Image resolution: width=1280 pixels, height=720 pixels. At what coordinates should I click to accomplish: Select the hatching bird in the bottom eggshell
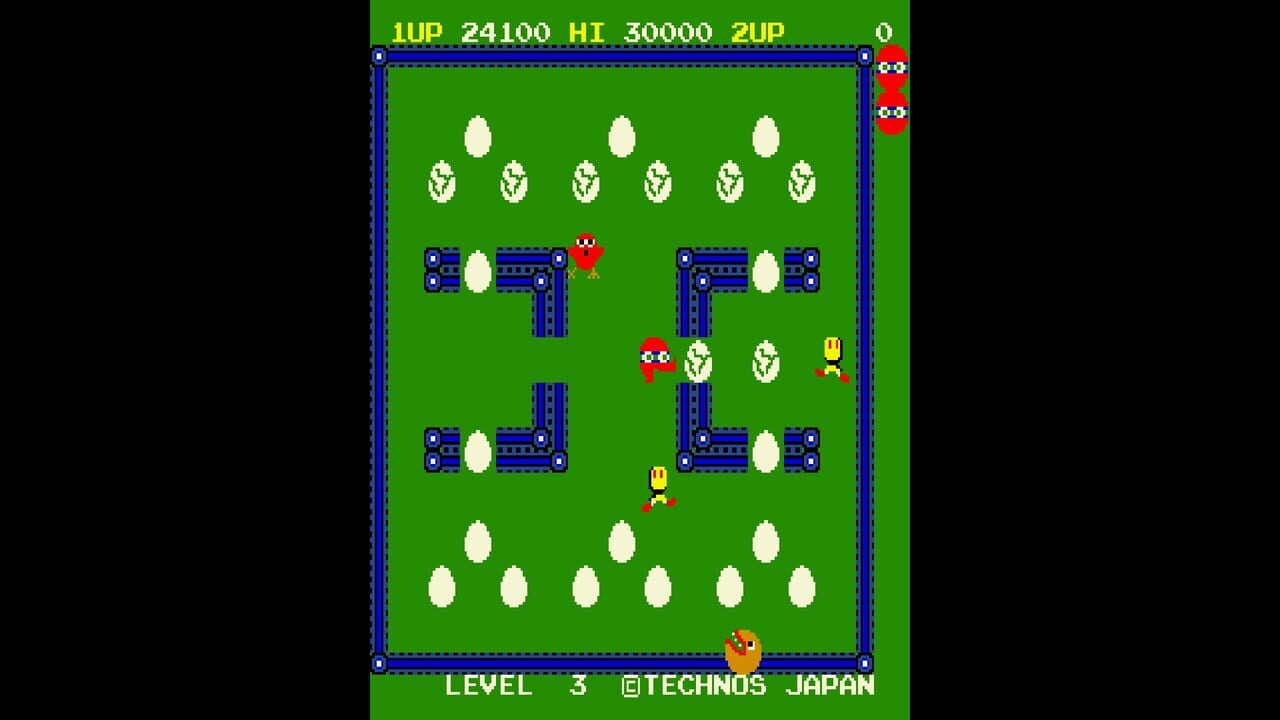pos(741,650)
